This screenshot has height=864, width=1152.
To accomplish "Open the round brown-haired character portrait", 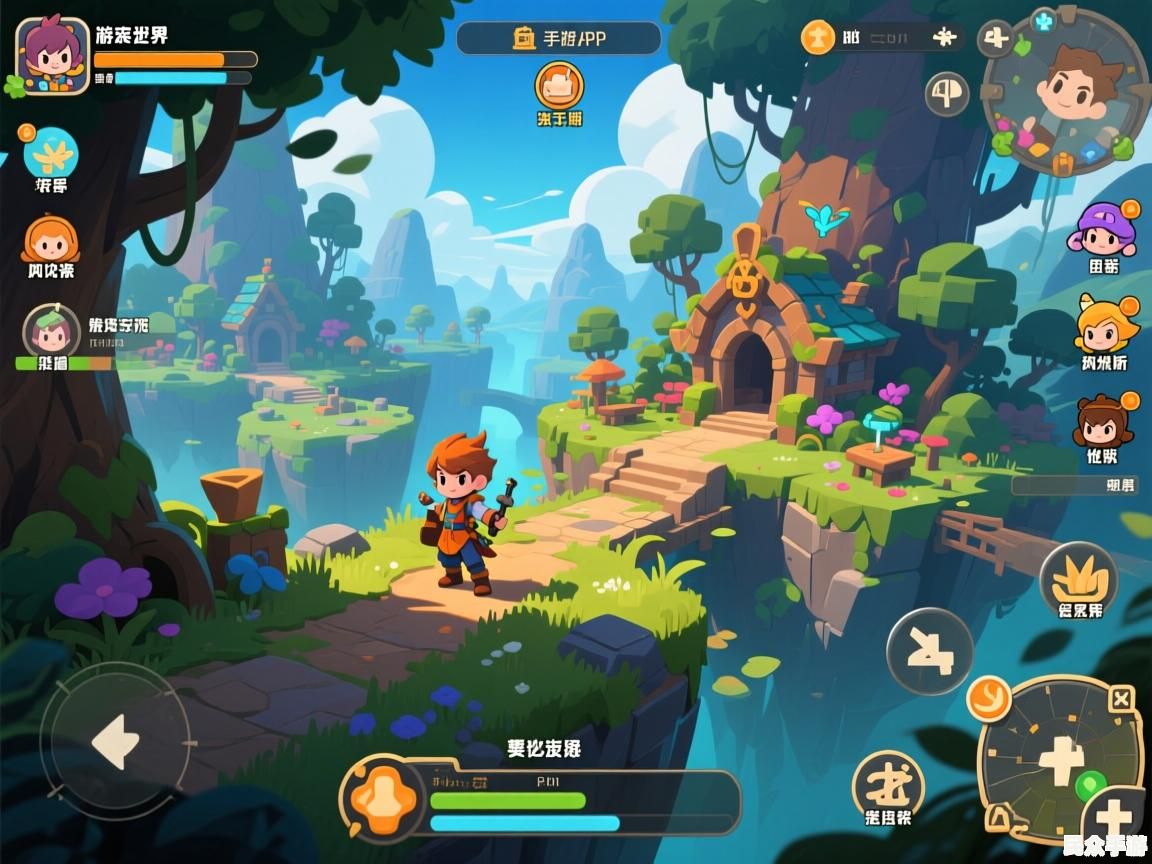I will (x=1066, y=92).
